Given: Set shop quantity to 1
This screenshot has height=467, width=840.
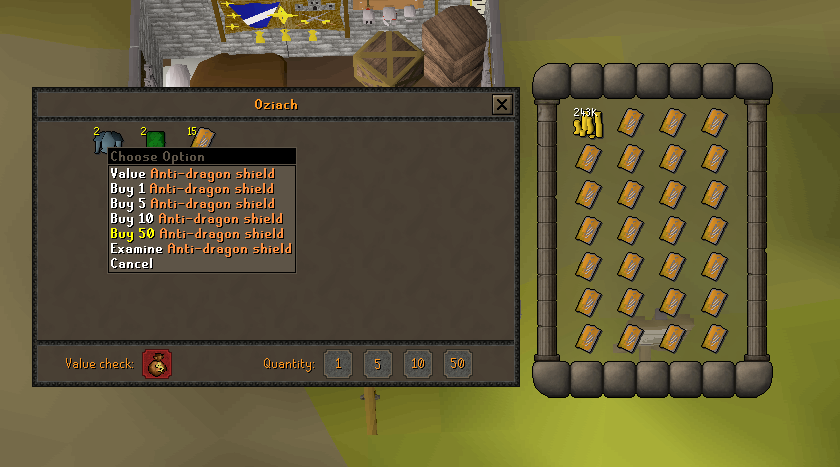Looking at the screenshot, I should pos(337,364).
